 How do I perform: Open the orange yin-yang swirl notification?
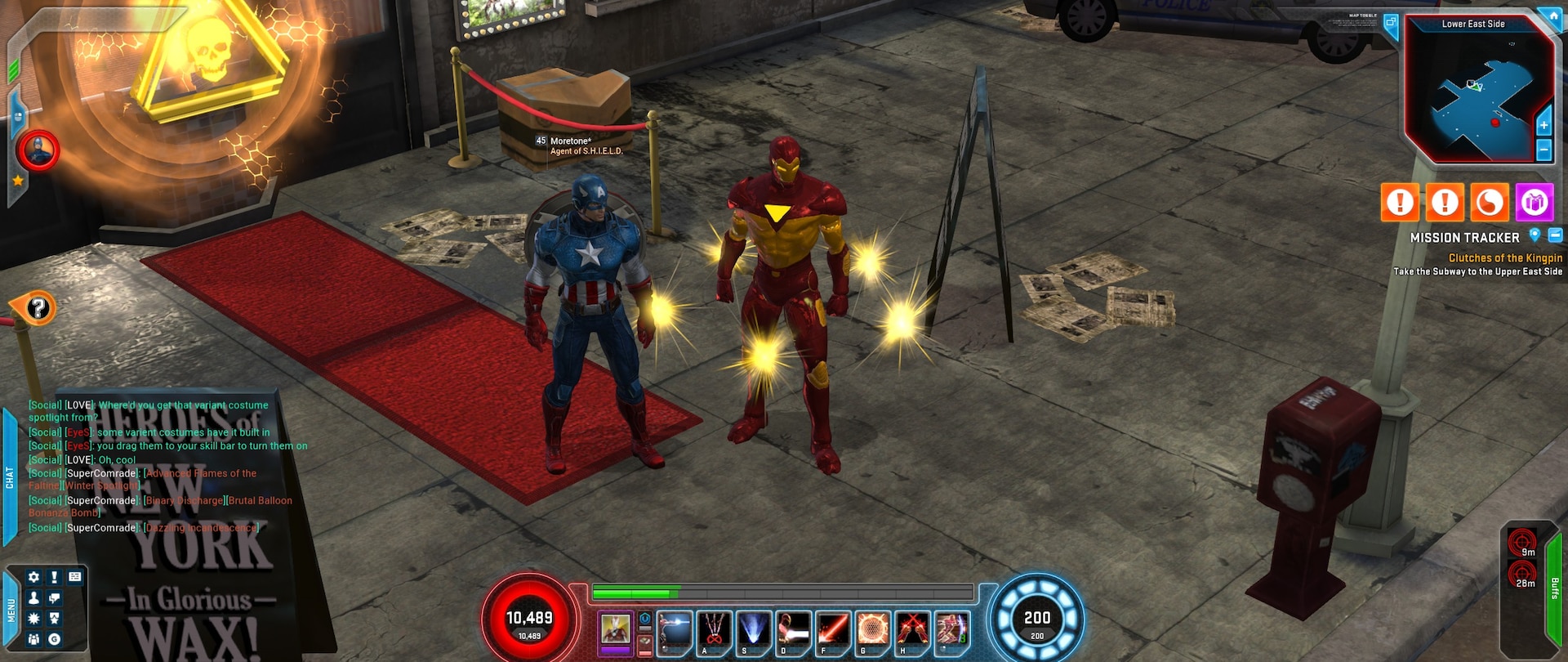click(x=1489, y=202)
